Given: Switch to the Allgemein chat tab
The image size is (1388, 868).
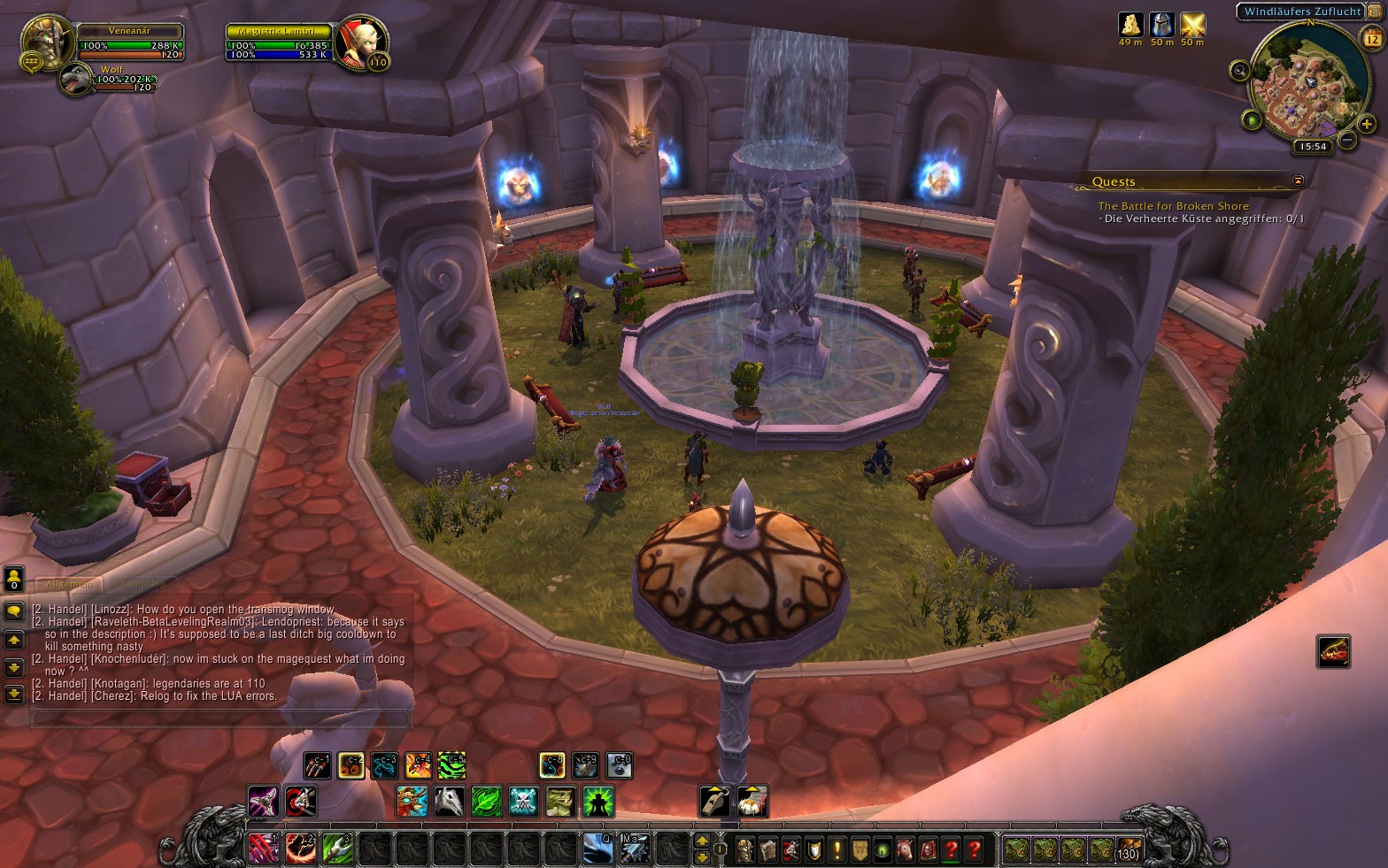Looking at the screenshot, I should [x=68, y=584].
